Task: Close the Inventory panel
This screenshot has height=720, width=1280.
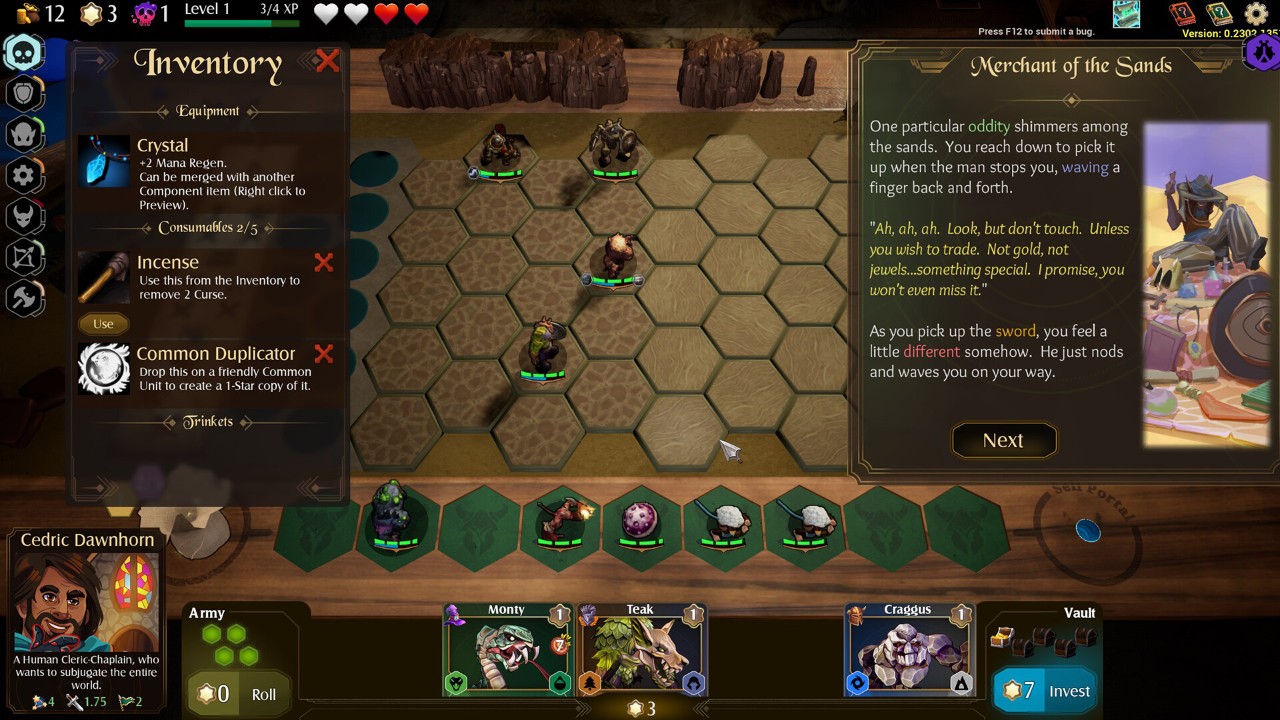Action: click(327, 61)
